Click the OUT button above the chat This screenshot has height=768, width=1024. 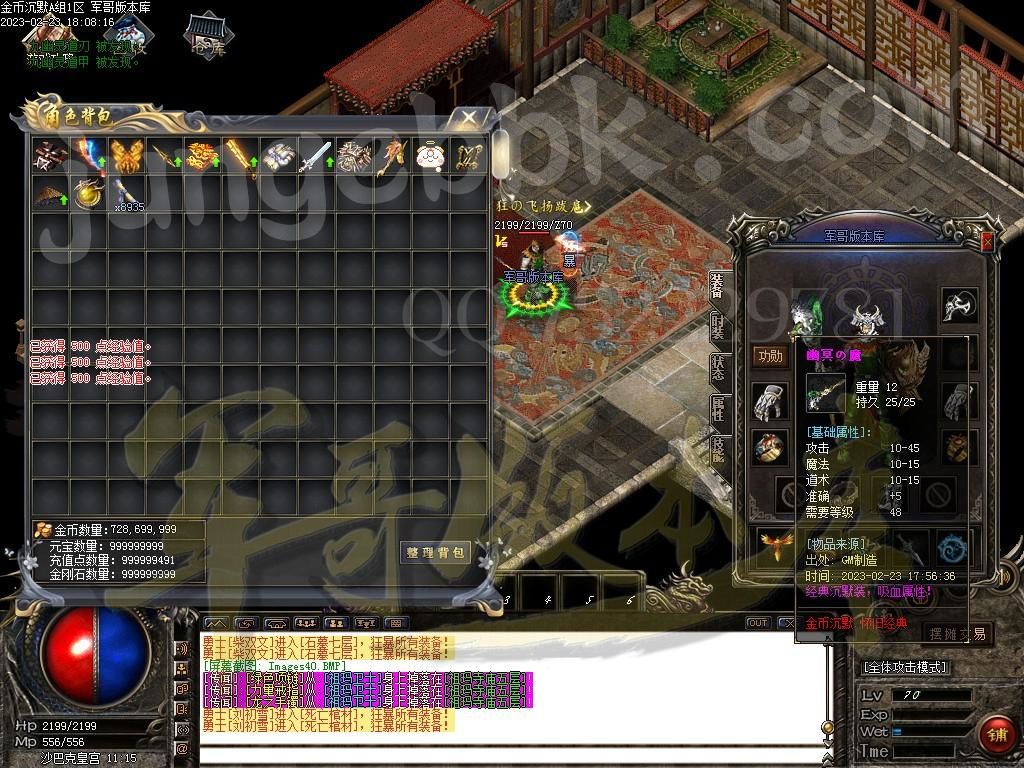tap(759, 623)
